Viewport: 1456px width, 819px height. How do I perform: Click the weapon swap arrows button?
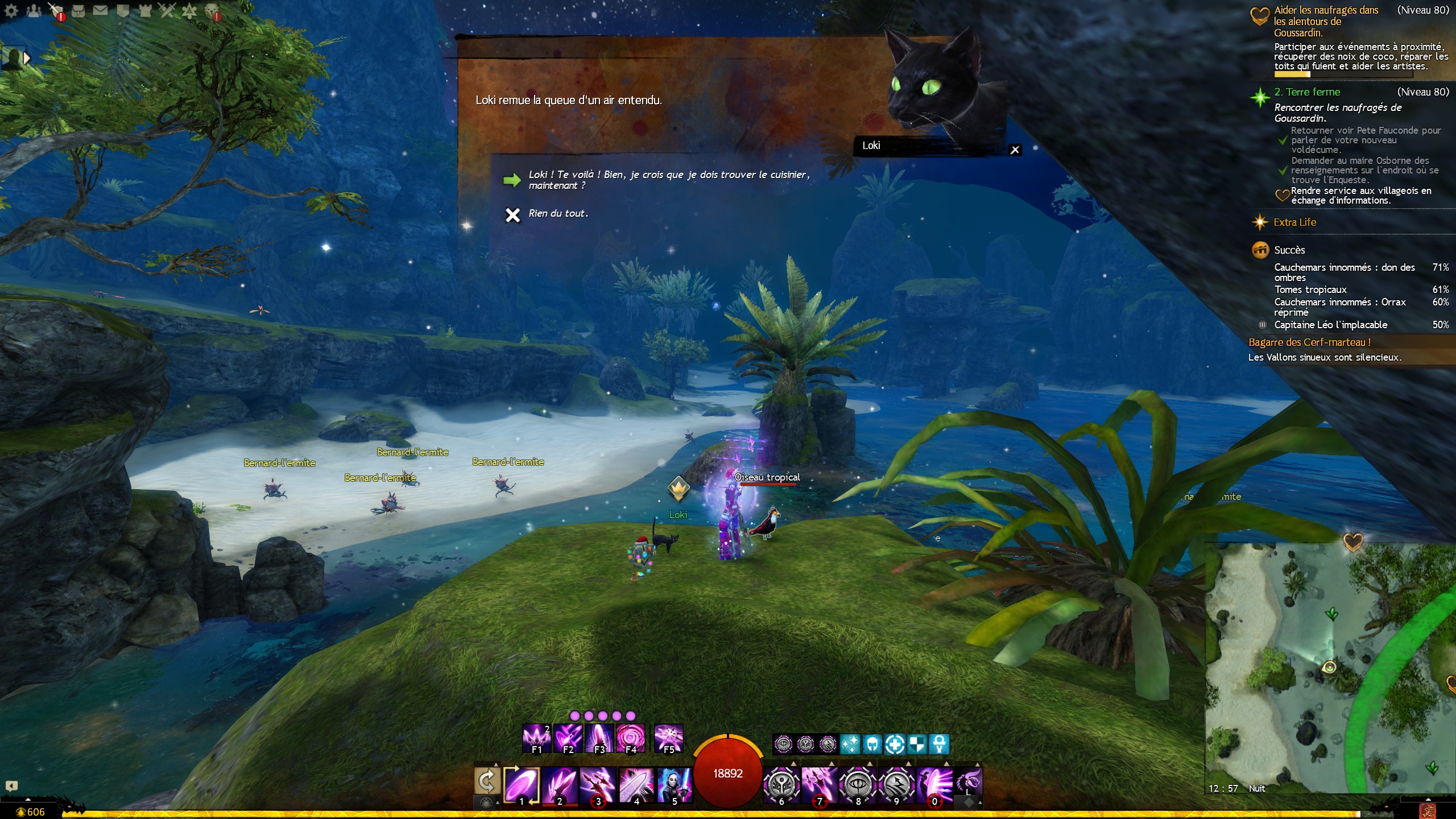tap(487, 781)
